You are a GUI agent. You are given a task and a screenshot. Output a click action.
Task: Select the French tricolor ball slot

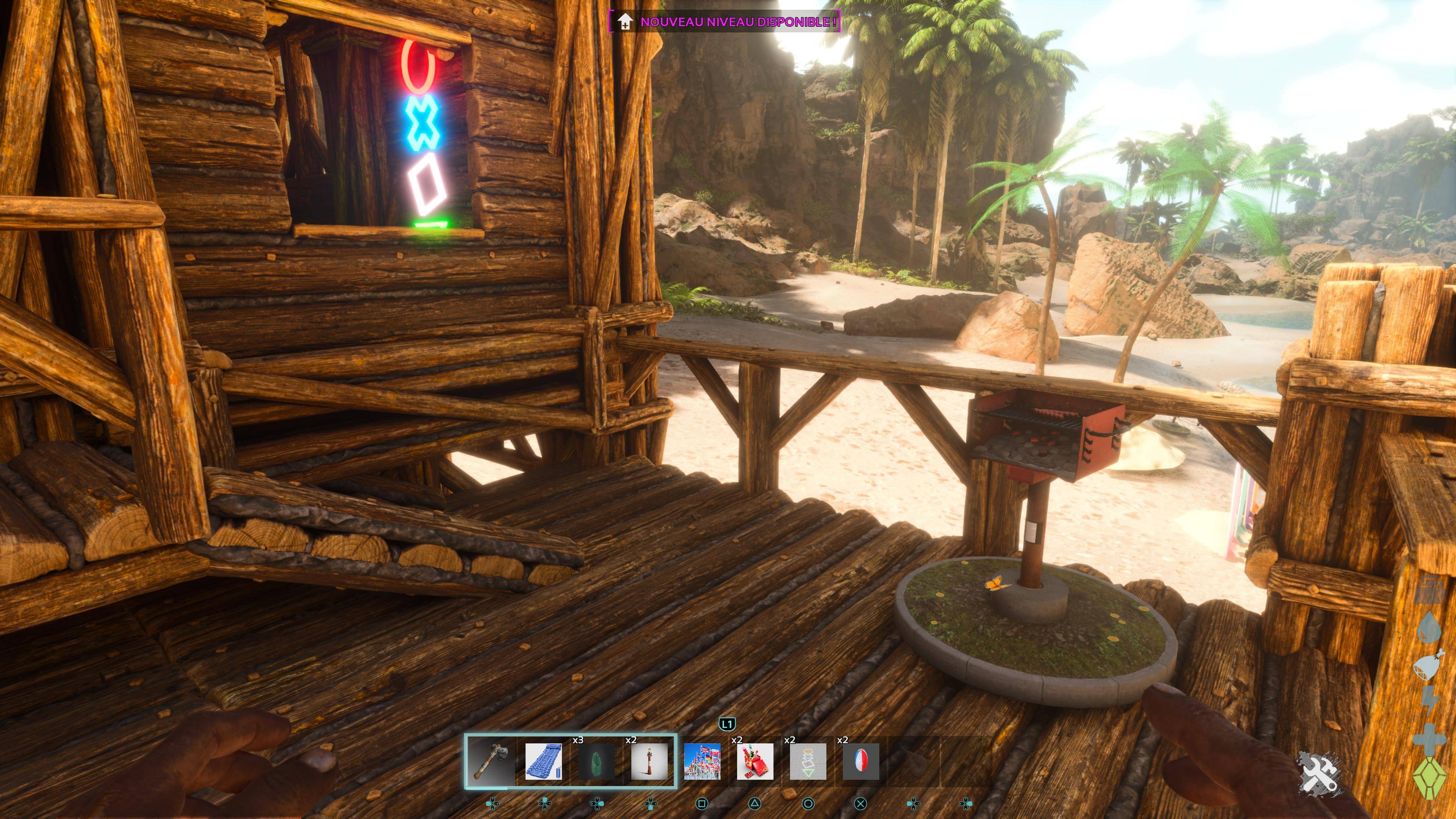point(861,761)
